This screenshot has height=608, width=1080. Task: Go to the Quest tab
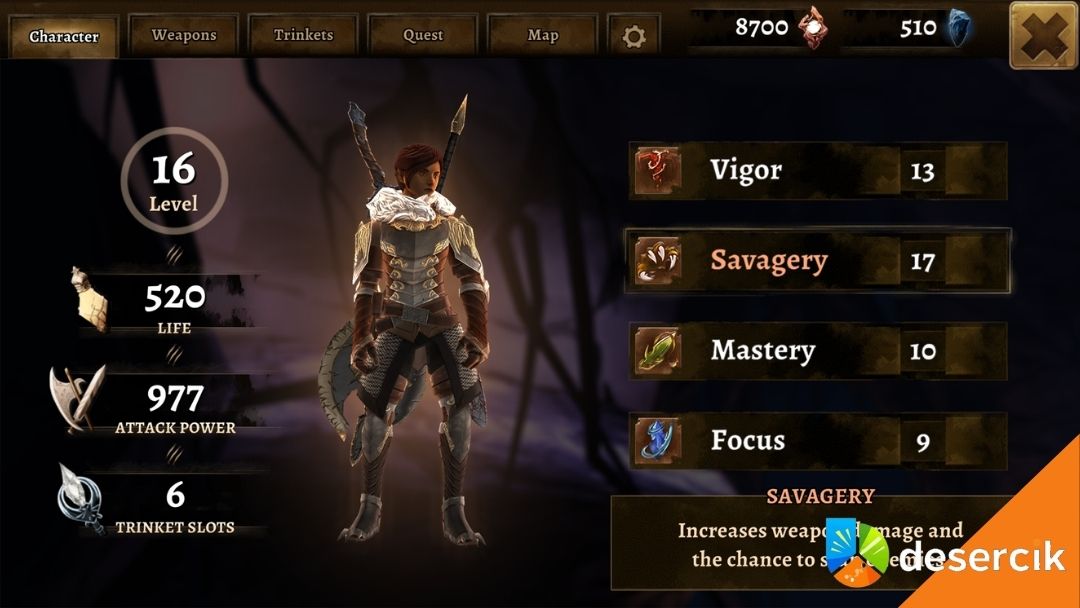[423, 35]
